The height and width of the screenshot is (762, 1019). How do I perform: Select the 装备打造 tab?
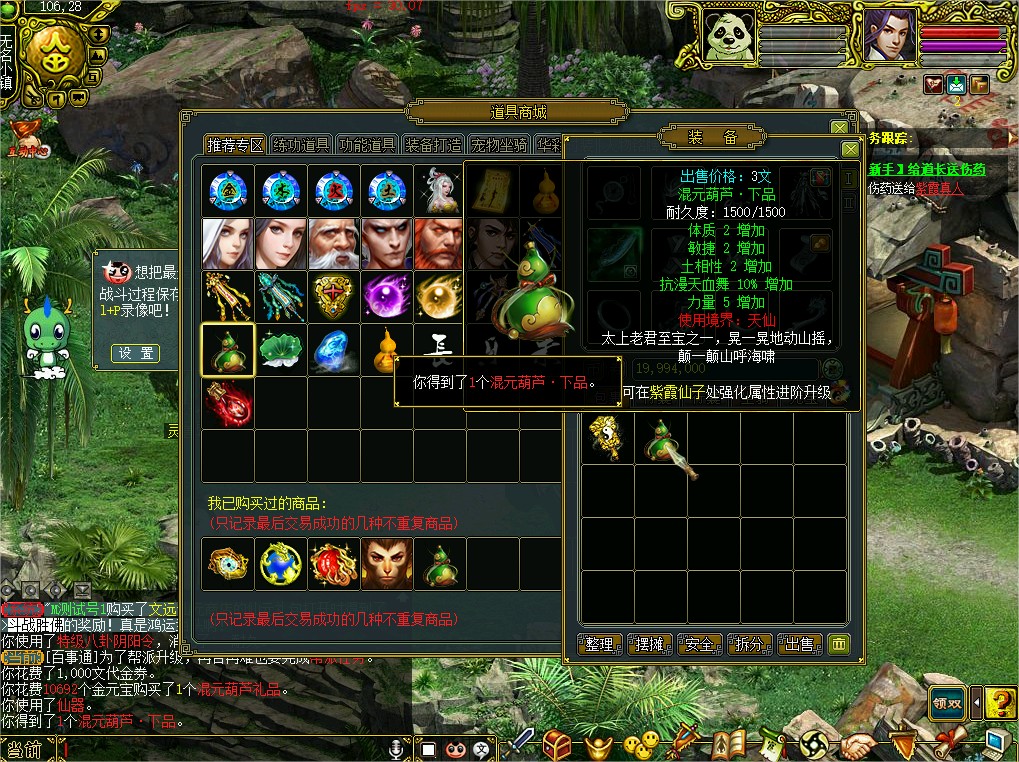[433, 145]
